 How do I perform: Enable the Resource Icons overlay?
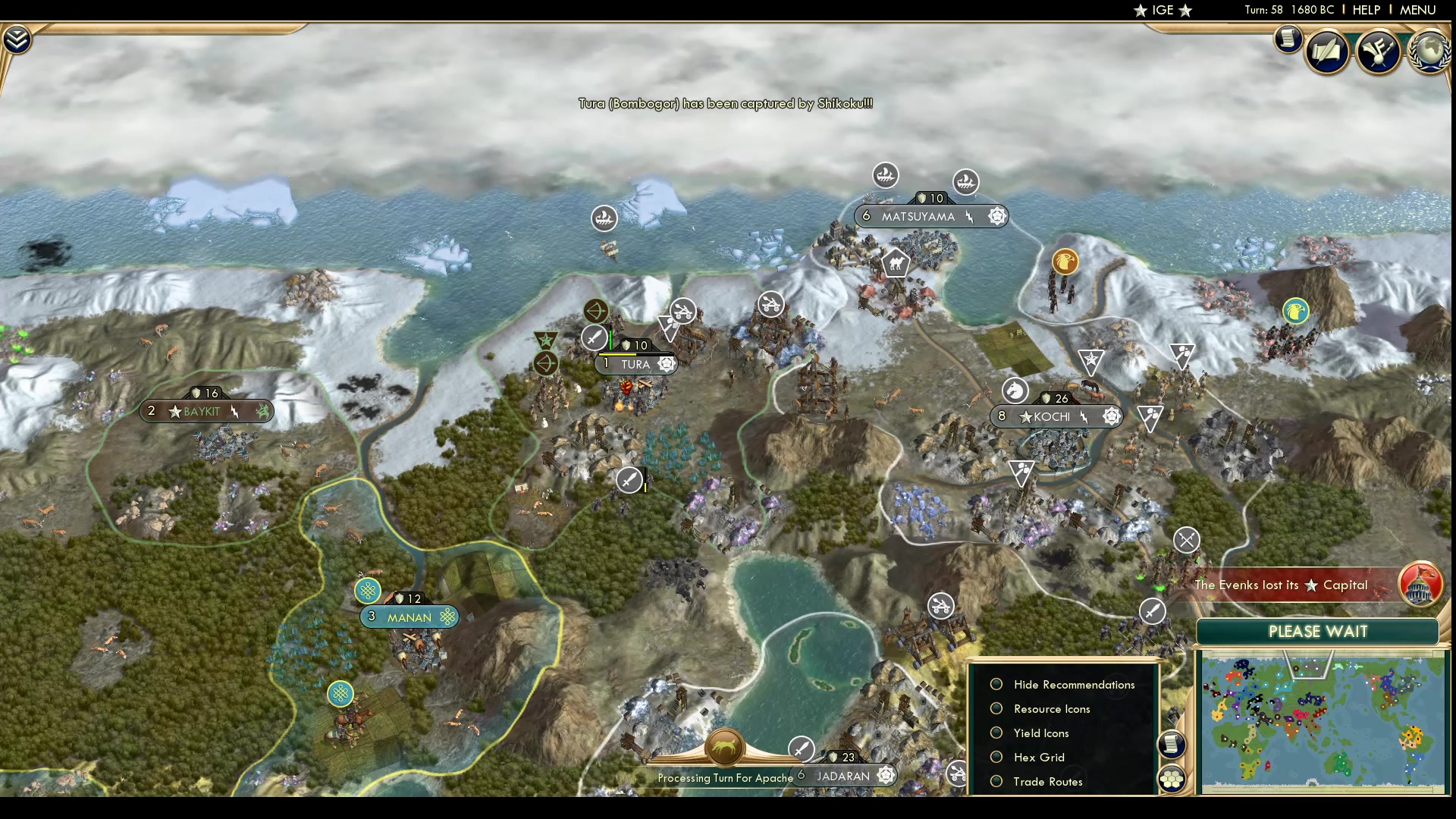click(996, 709)
